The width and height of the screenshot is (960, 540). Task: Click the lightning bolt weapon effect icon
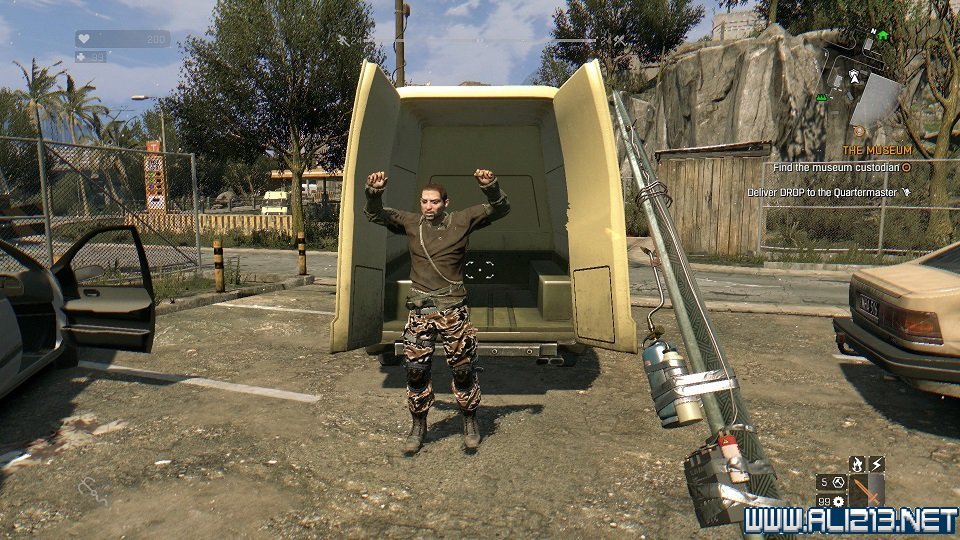877,464
